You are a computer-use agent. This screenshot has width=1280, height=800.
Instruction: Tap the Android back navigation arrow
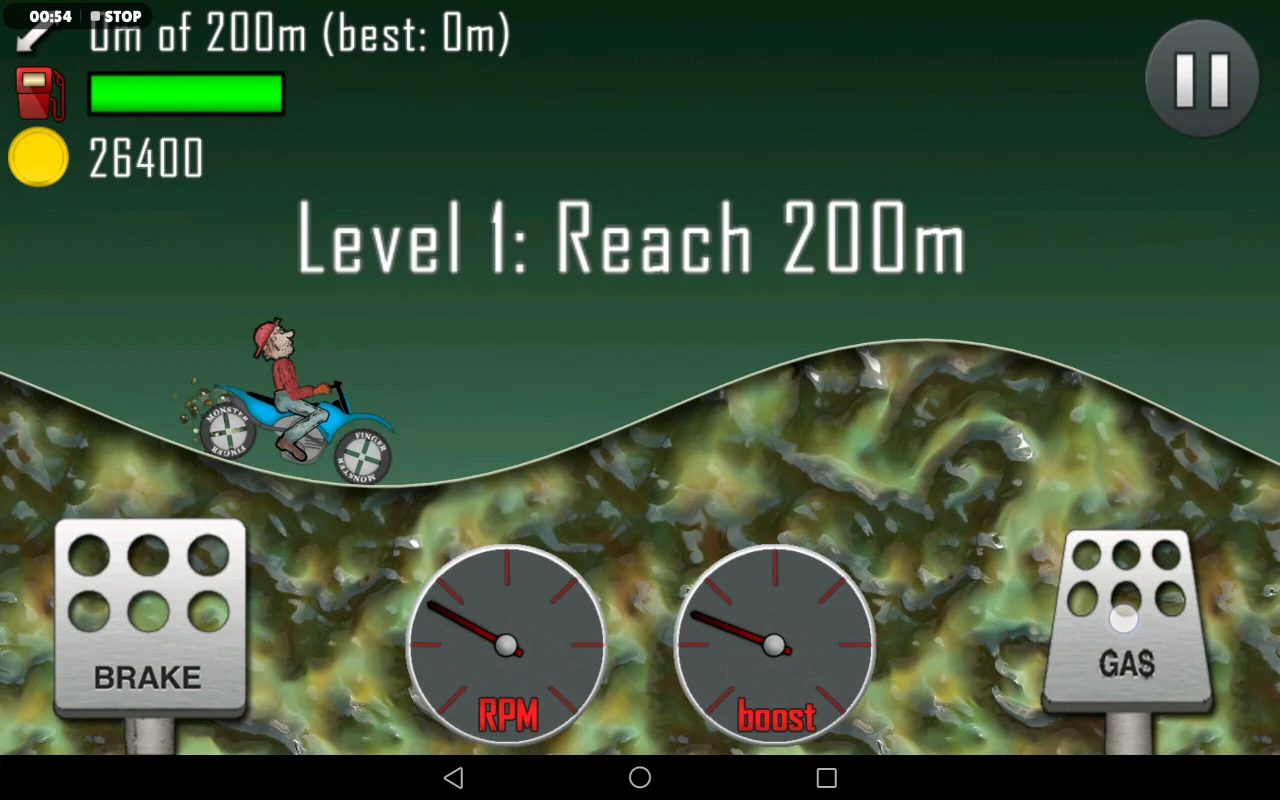pos(453,777)
